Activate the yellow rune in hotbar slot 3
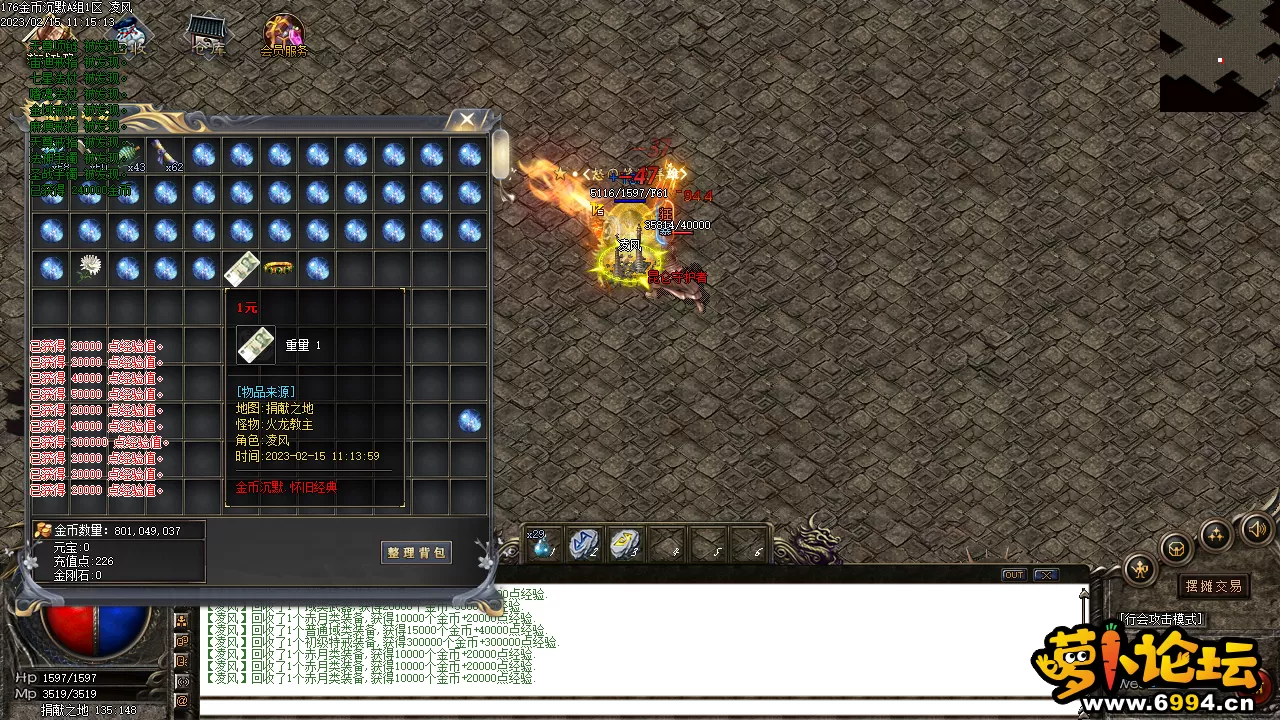 (625, 545)
